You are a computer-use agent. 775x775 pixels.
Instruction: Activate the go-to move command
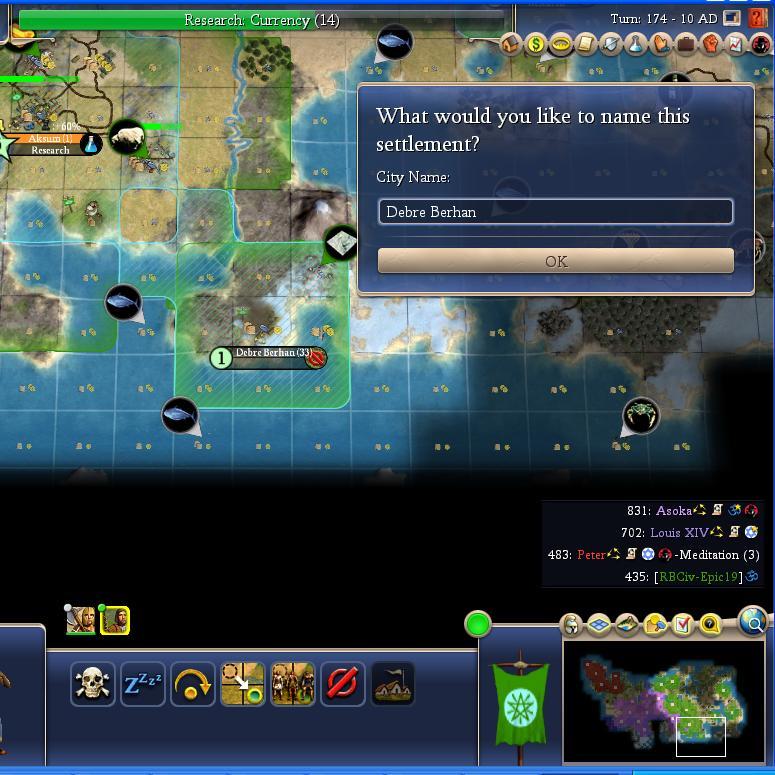(242, 684)
